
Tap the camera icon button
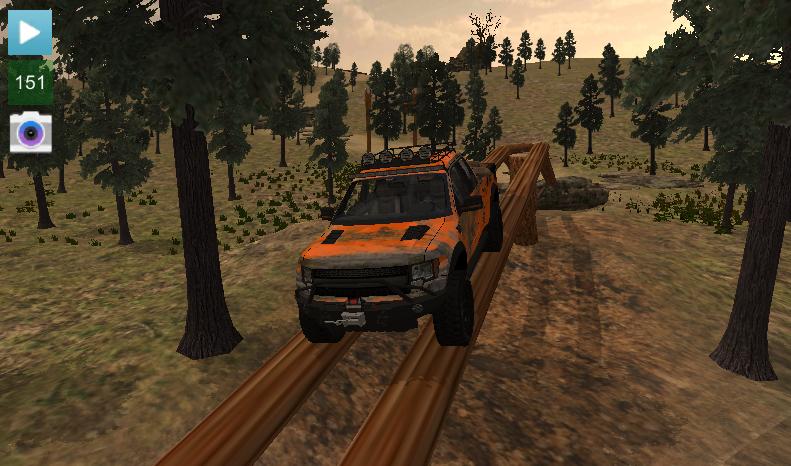point(30,132)
